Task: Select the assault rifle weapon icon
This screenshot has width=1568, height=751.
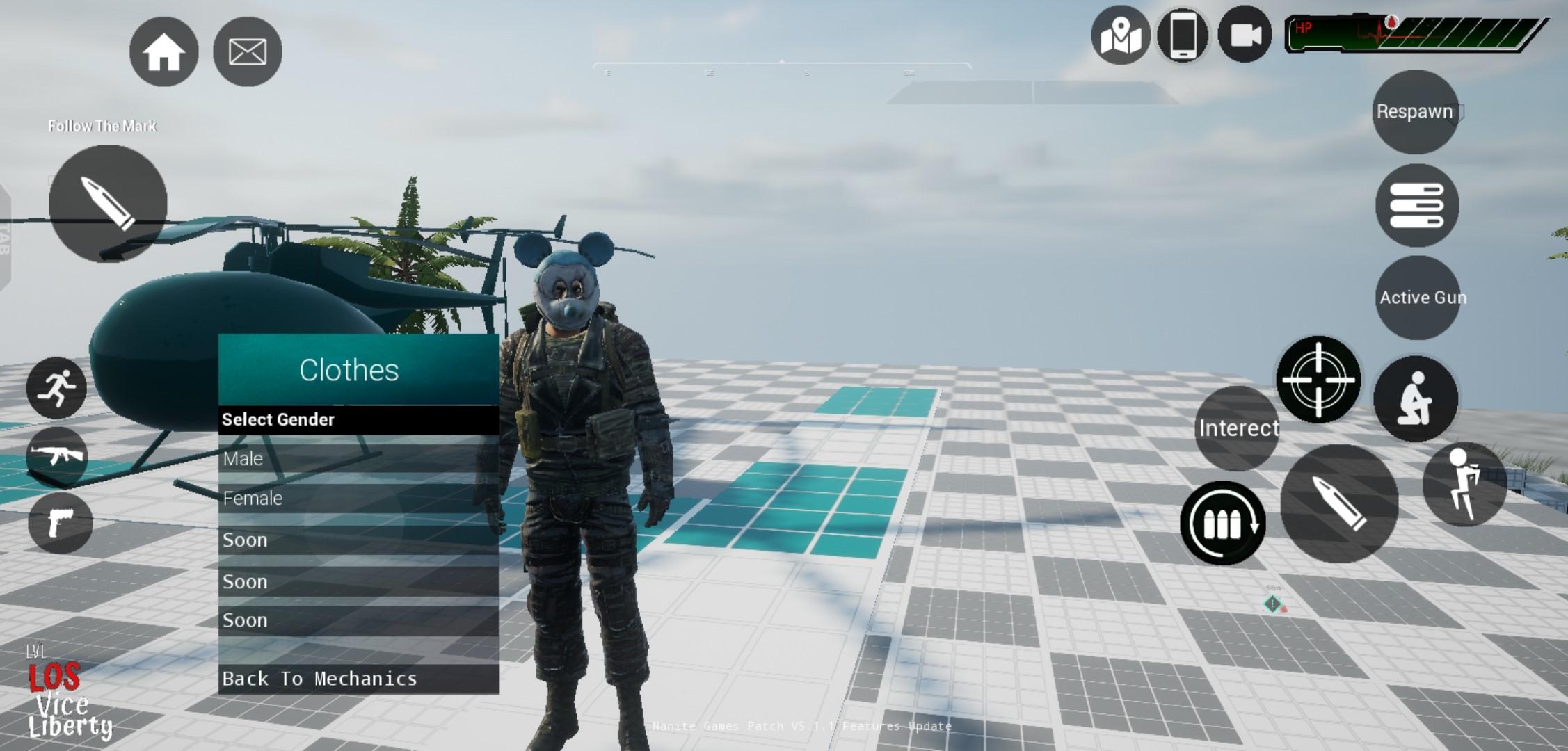Action: pyautogui.click(x=57, y=457)
